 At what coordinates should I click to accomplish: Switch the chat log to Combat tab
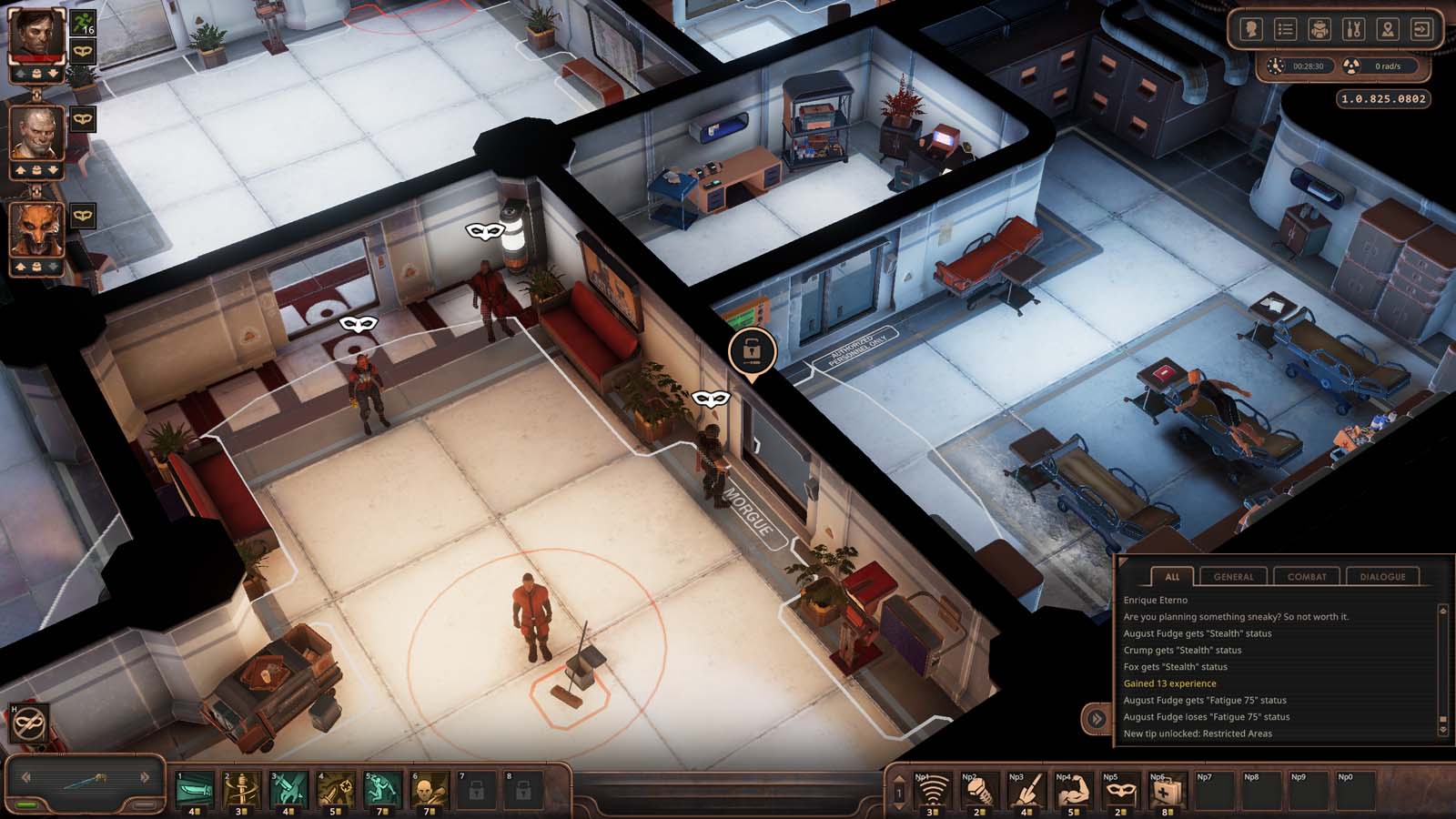[1307, 576]
